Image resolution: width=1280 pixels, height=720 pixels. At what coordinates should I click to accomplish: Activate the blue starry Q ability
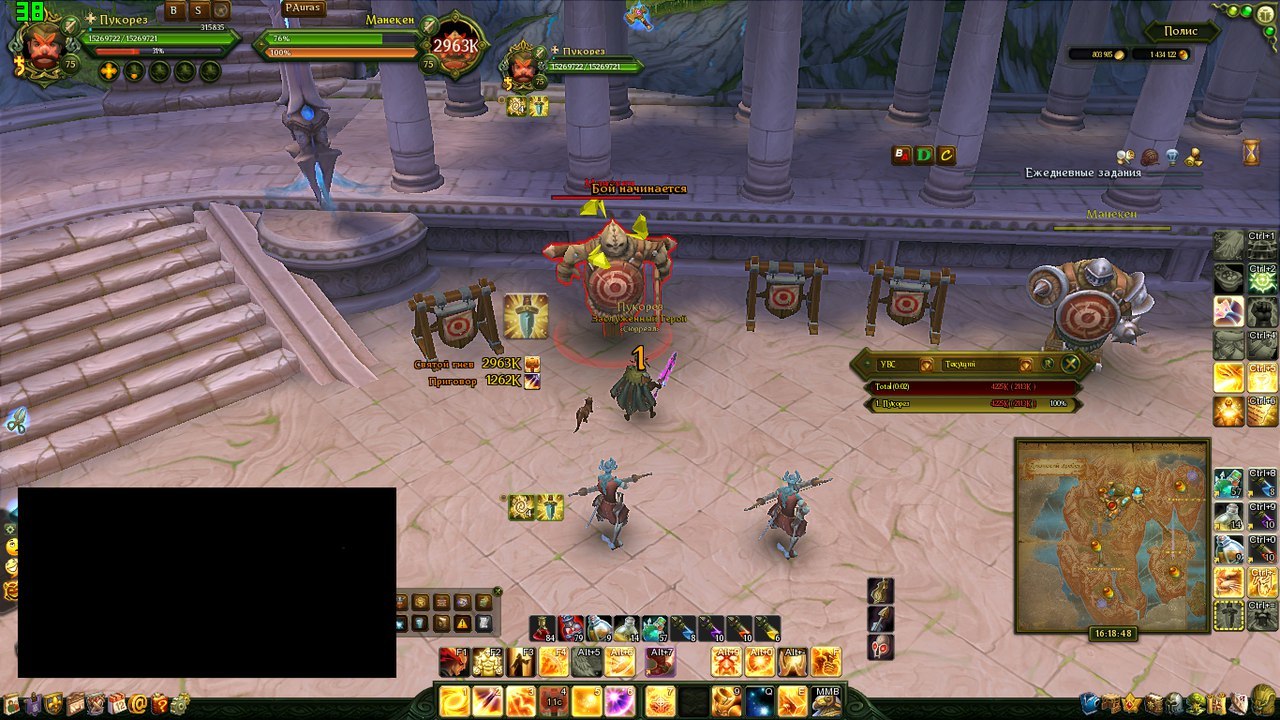point(758,701)
